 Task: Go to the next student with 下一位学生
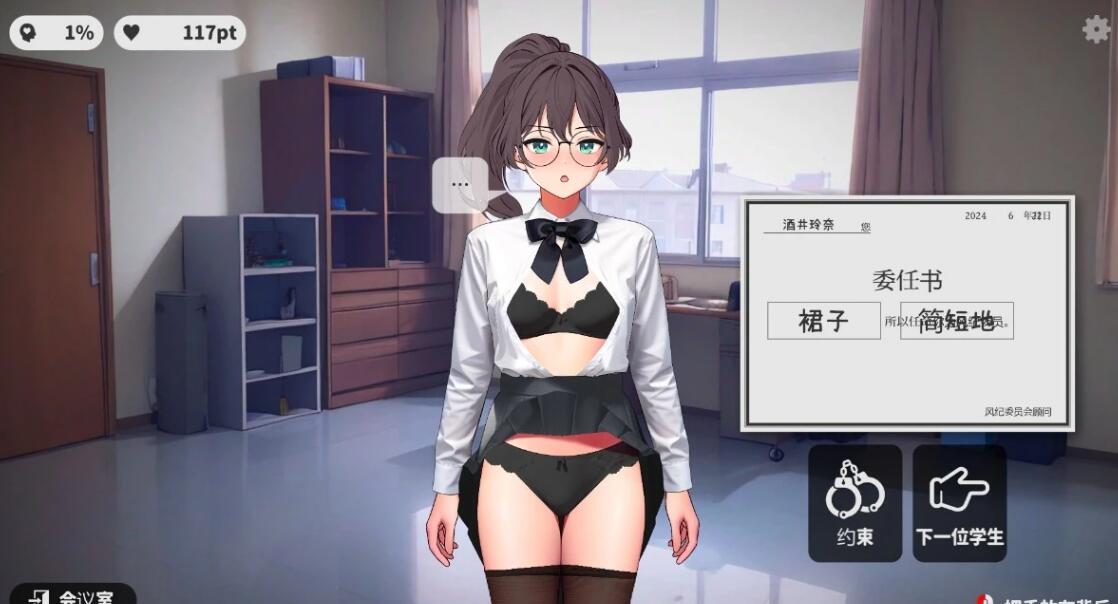tap(959, 503)
